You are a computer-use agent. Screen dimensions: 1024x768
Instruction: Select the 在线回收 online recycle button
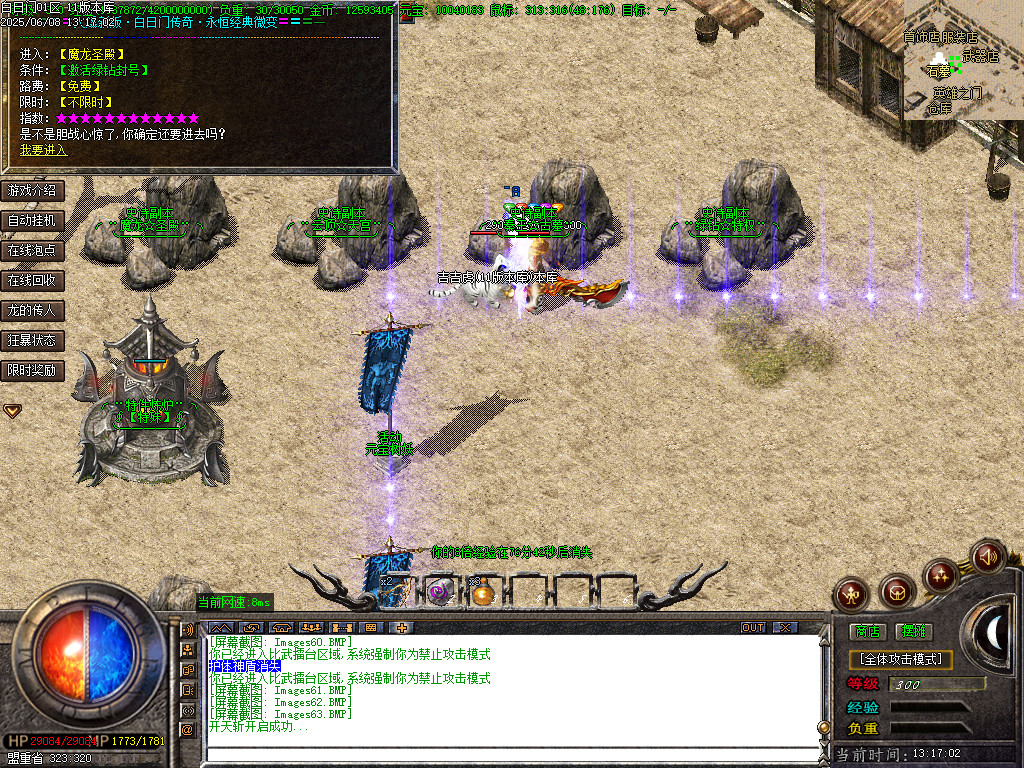(x=32, y=280)
